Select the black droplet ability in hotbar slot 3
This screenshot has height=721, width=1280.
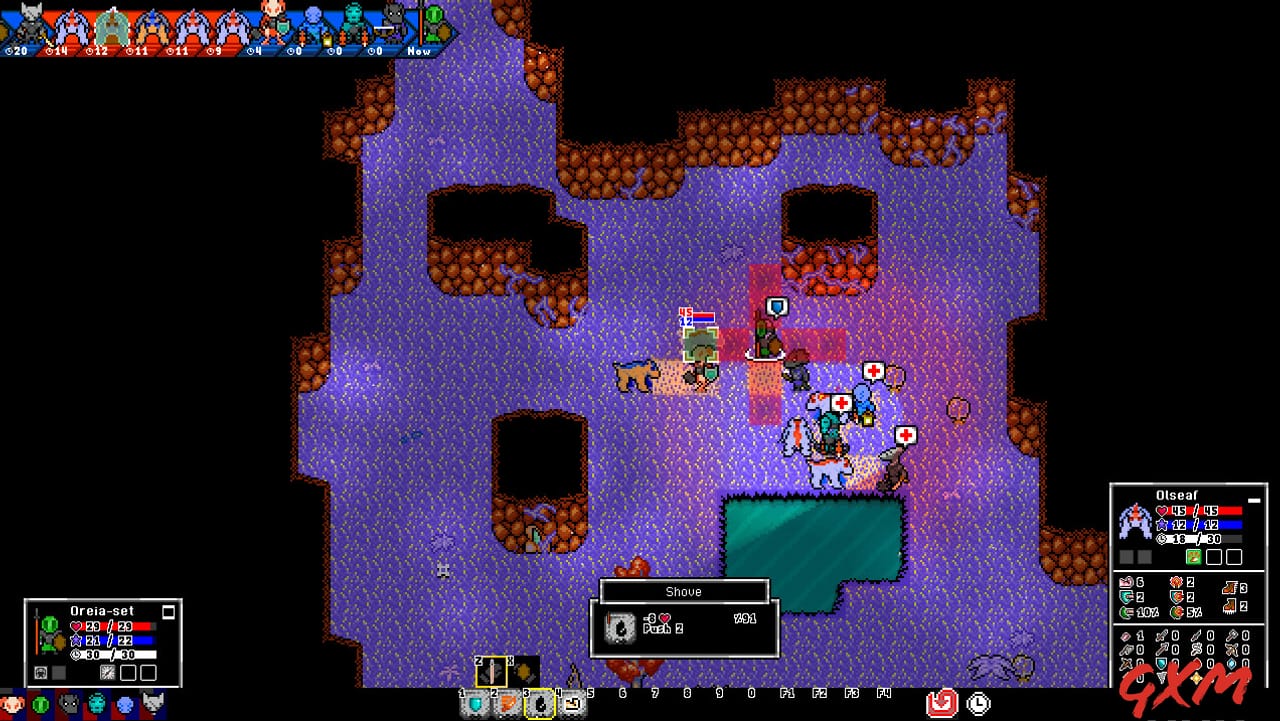pos(540,704)
